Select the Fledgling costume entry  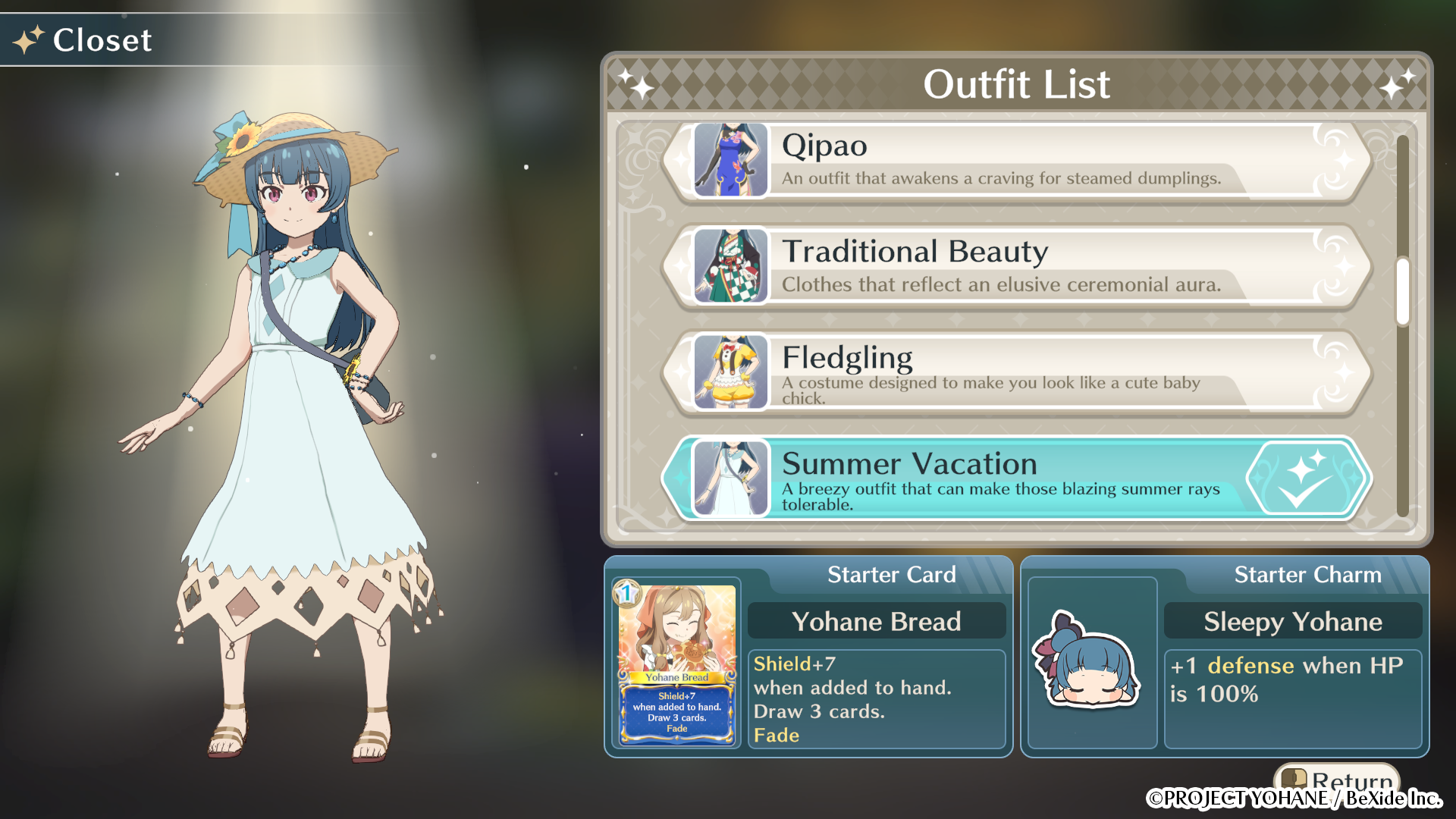coord(986,372)
